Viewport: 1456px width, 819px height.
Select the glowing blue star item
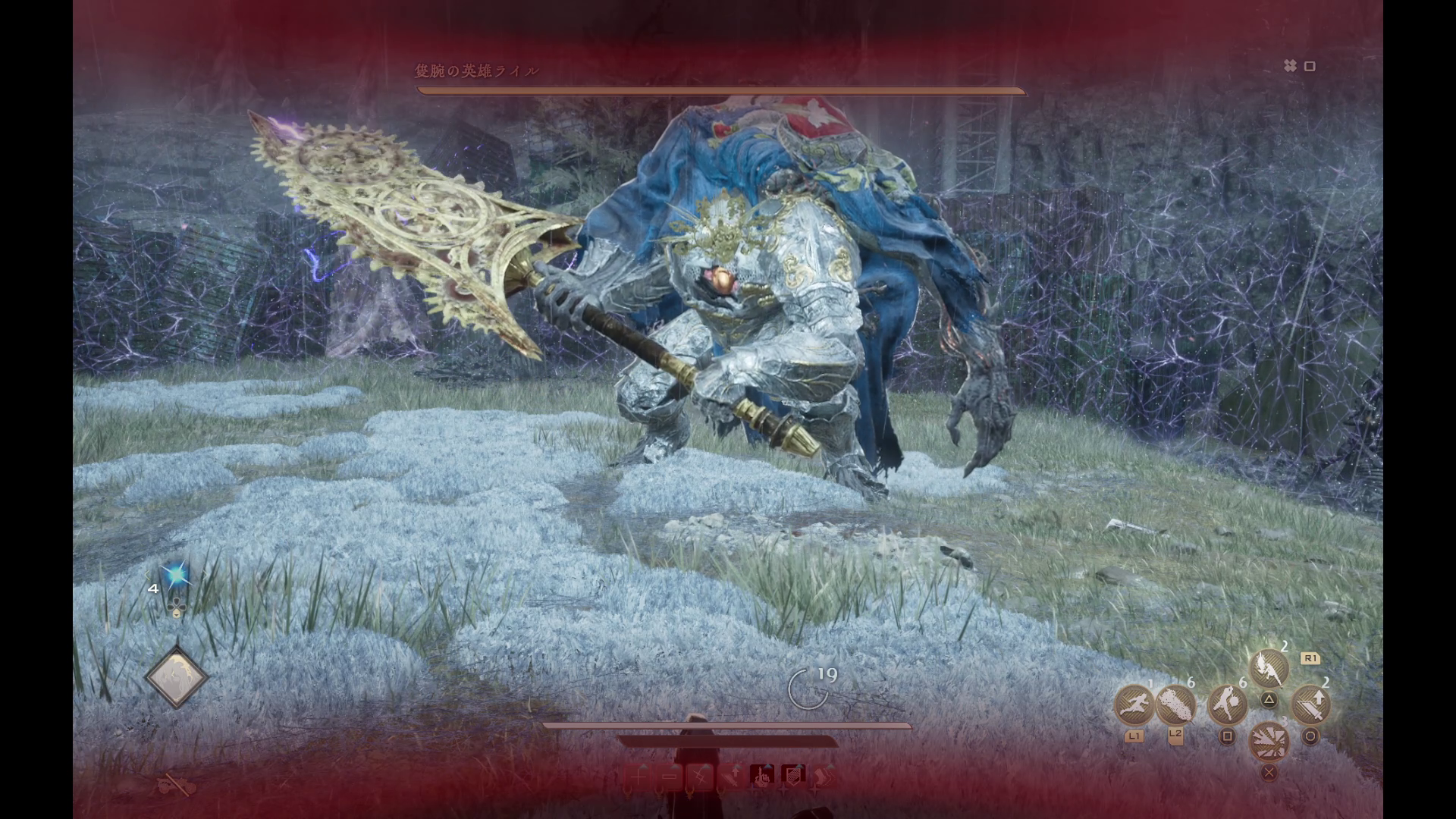point(176,576)
